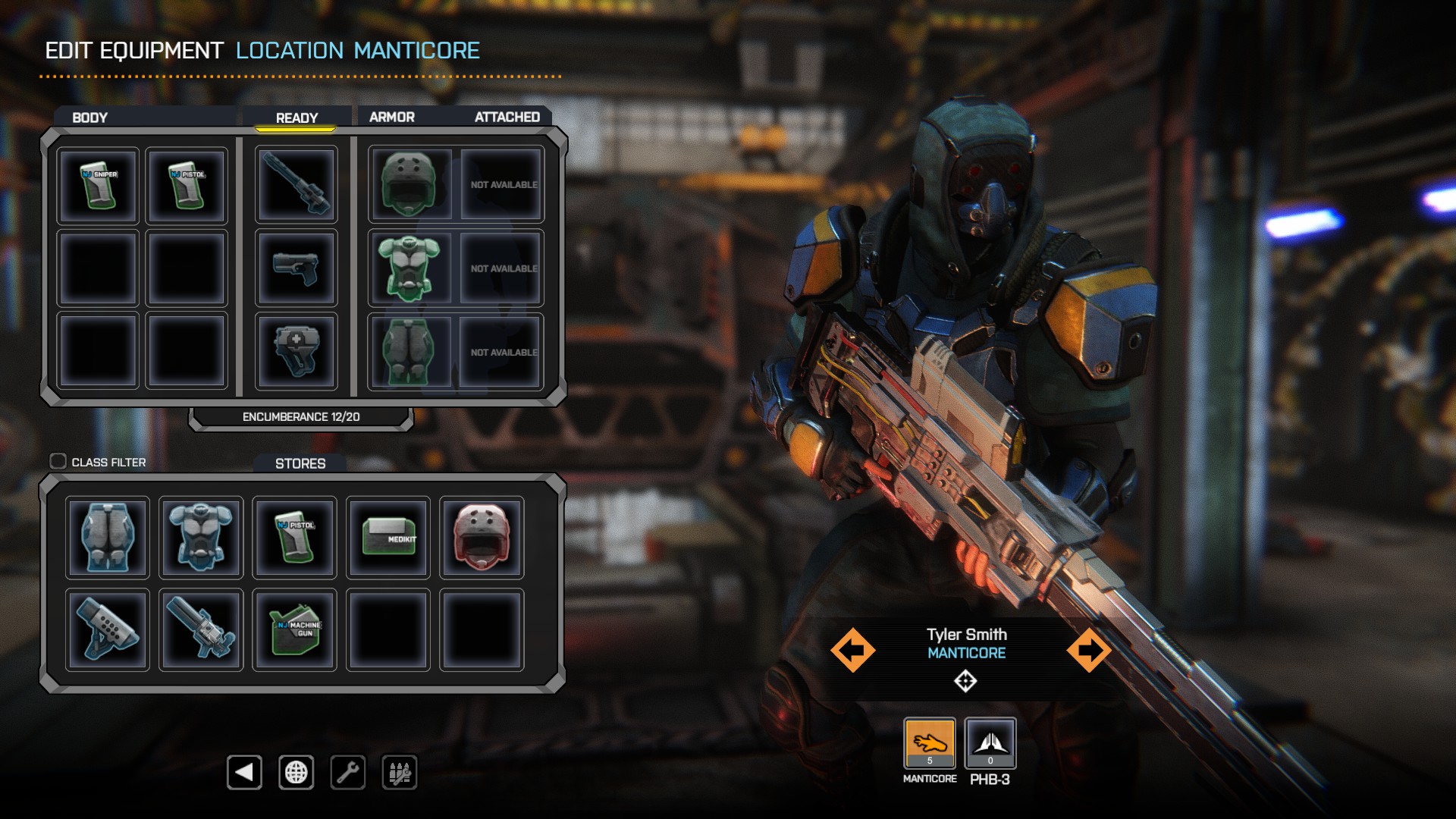Choose the medkit pouch in ready slots
This screenshot has width=1456, height=819.
click(x=297, y=352)
